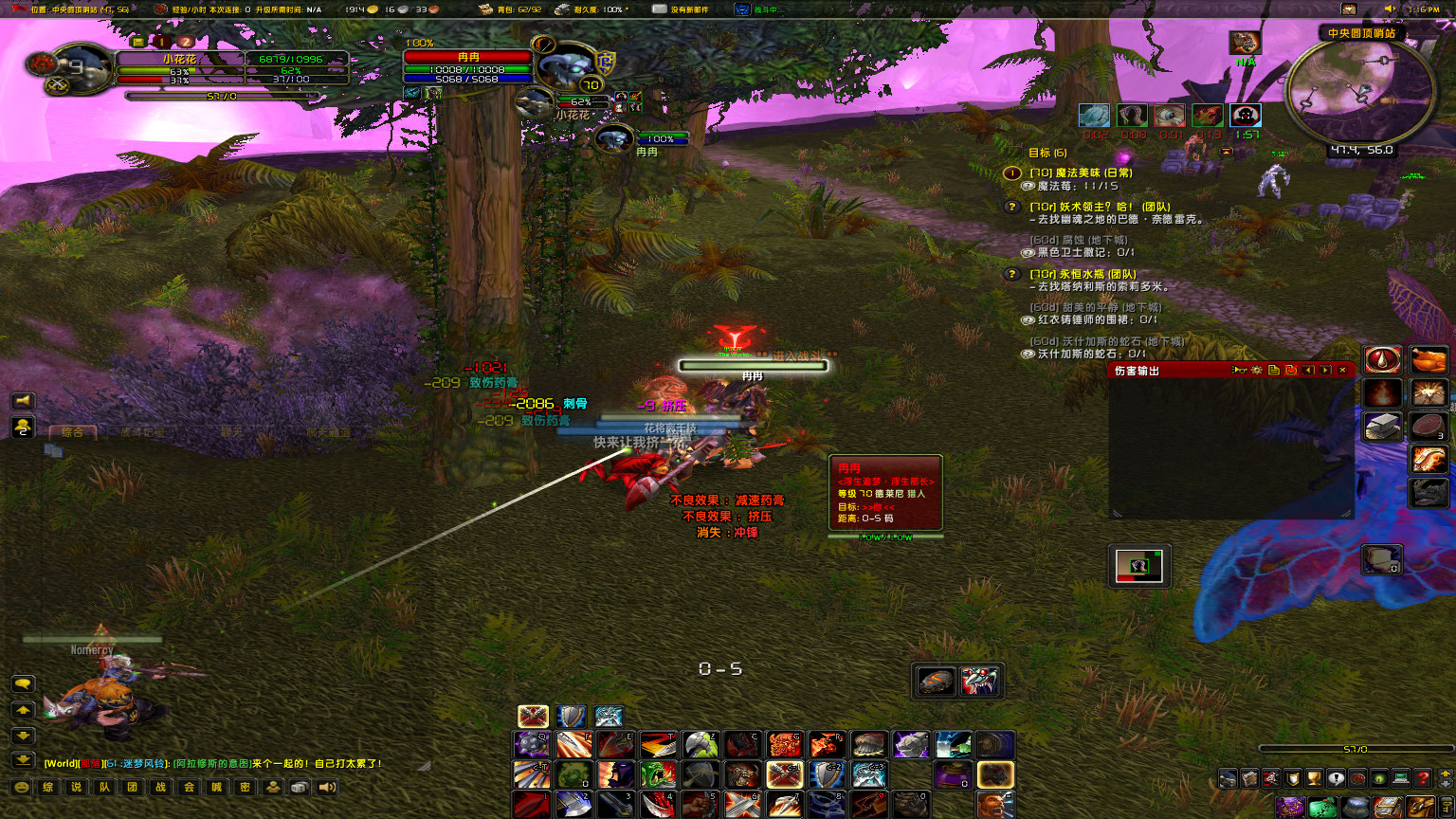The height and width of the screenshot is (819, 1456).
Task: Toggle the speaker icon on the left screen edge
Action: tap(22, 399)
